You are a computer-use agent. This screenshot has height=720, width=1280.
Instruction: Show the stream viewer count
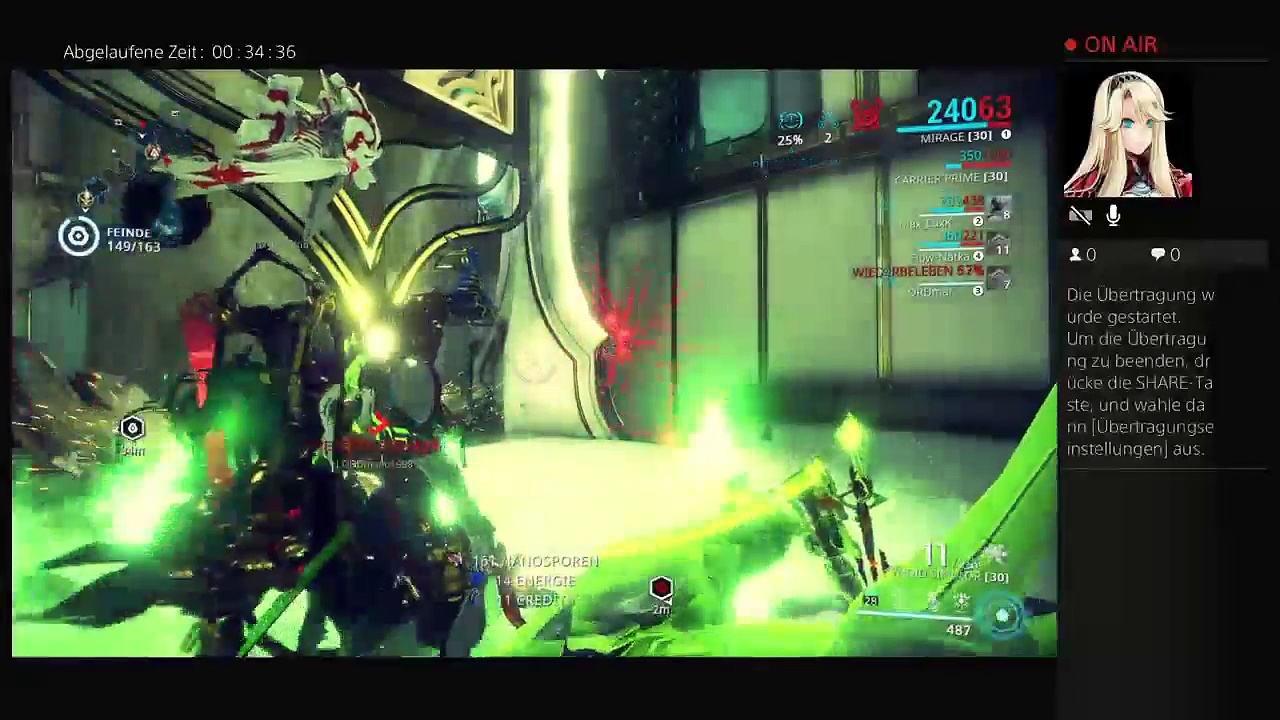point(1083,255)
